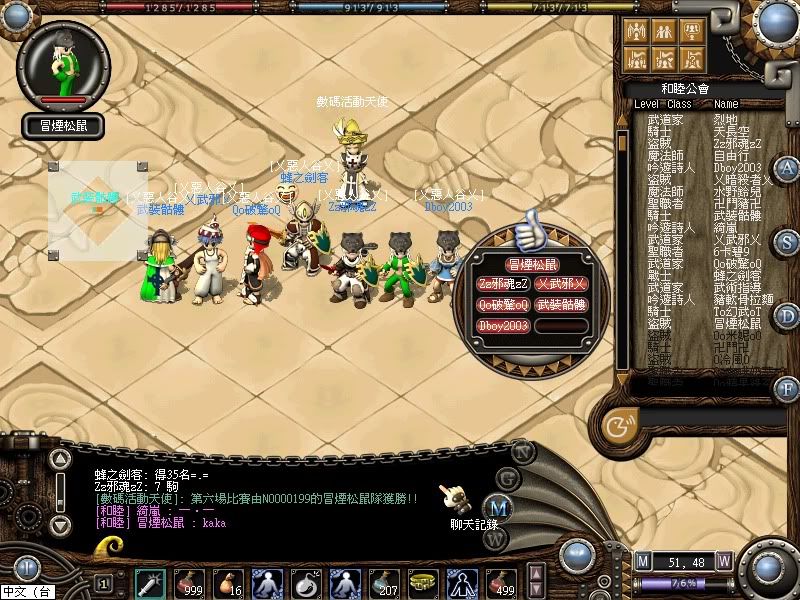Choose Qo破驚oQ in the party panel

tap(504, 304)
